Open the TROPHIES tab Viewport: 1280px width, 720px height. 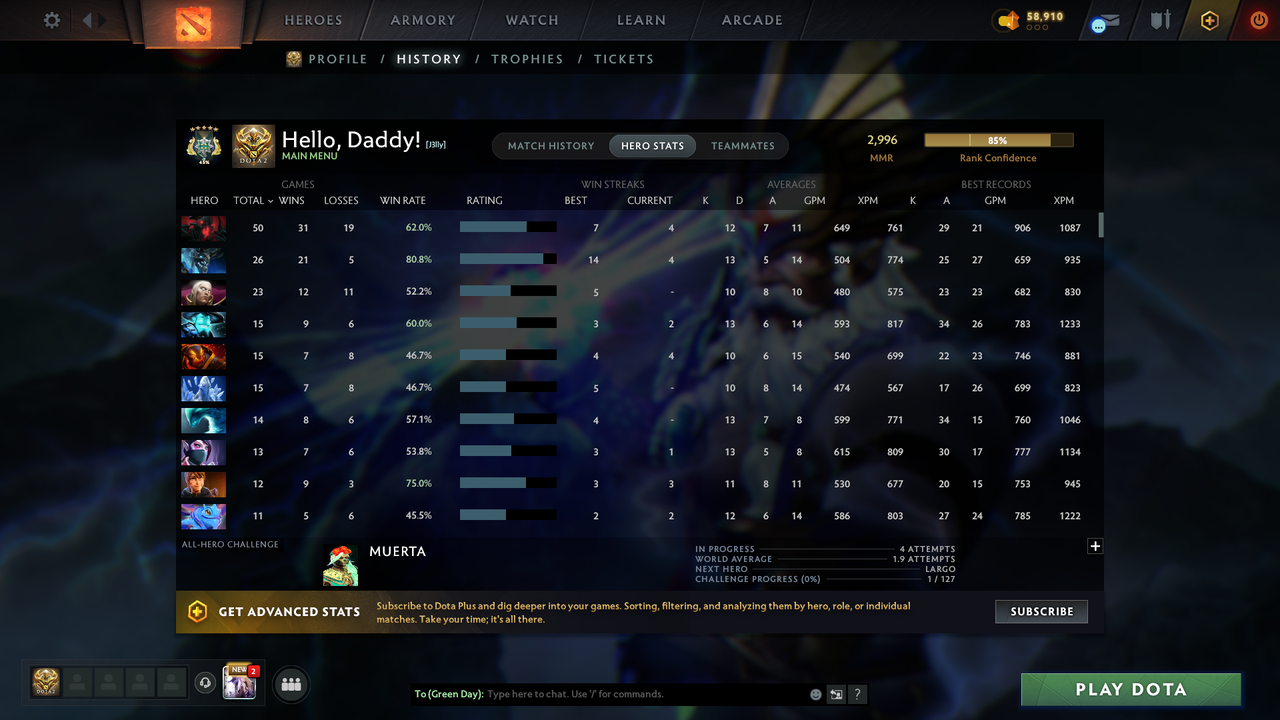click(x=527, y=59)
